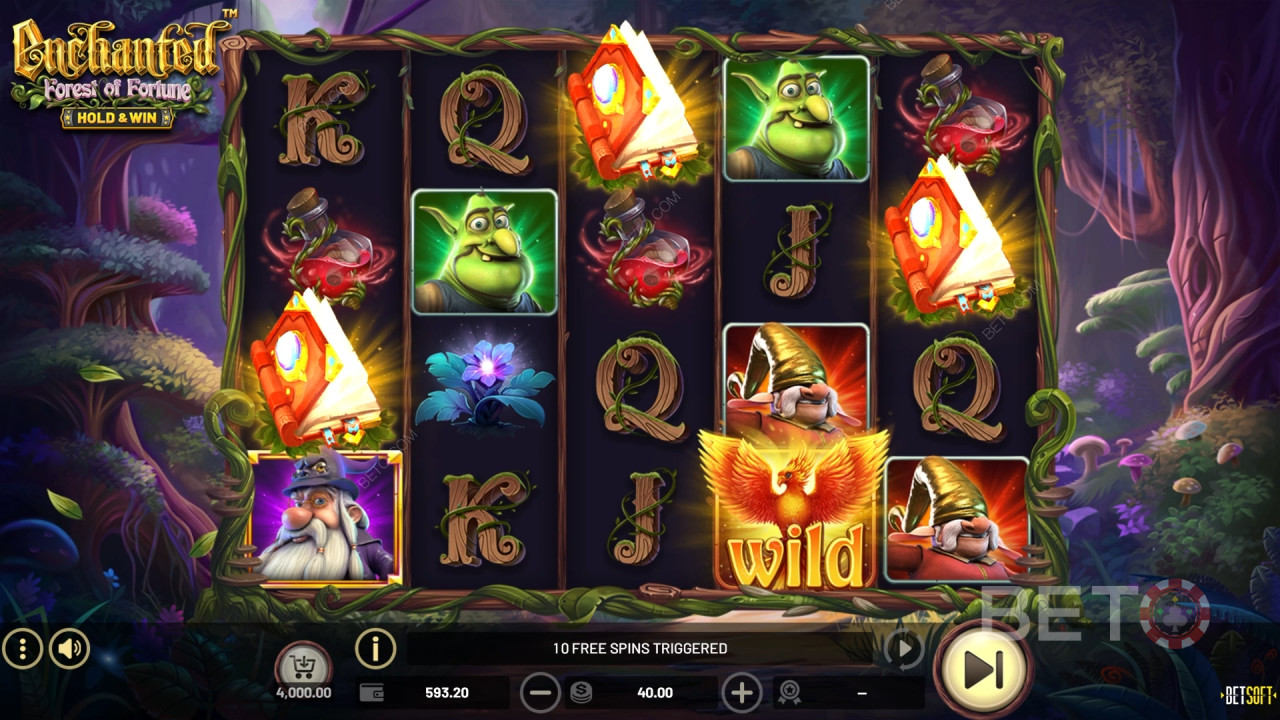Screen dimensions: 1280x720
Task: Show the game info paytable
Action: [x=375, y=649]
